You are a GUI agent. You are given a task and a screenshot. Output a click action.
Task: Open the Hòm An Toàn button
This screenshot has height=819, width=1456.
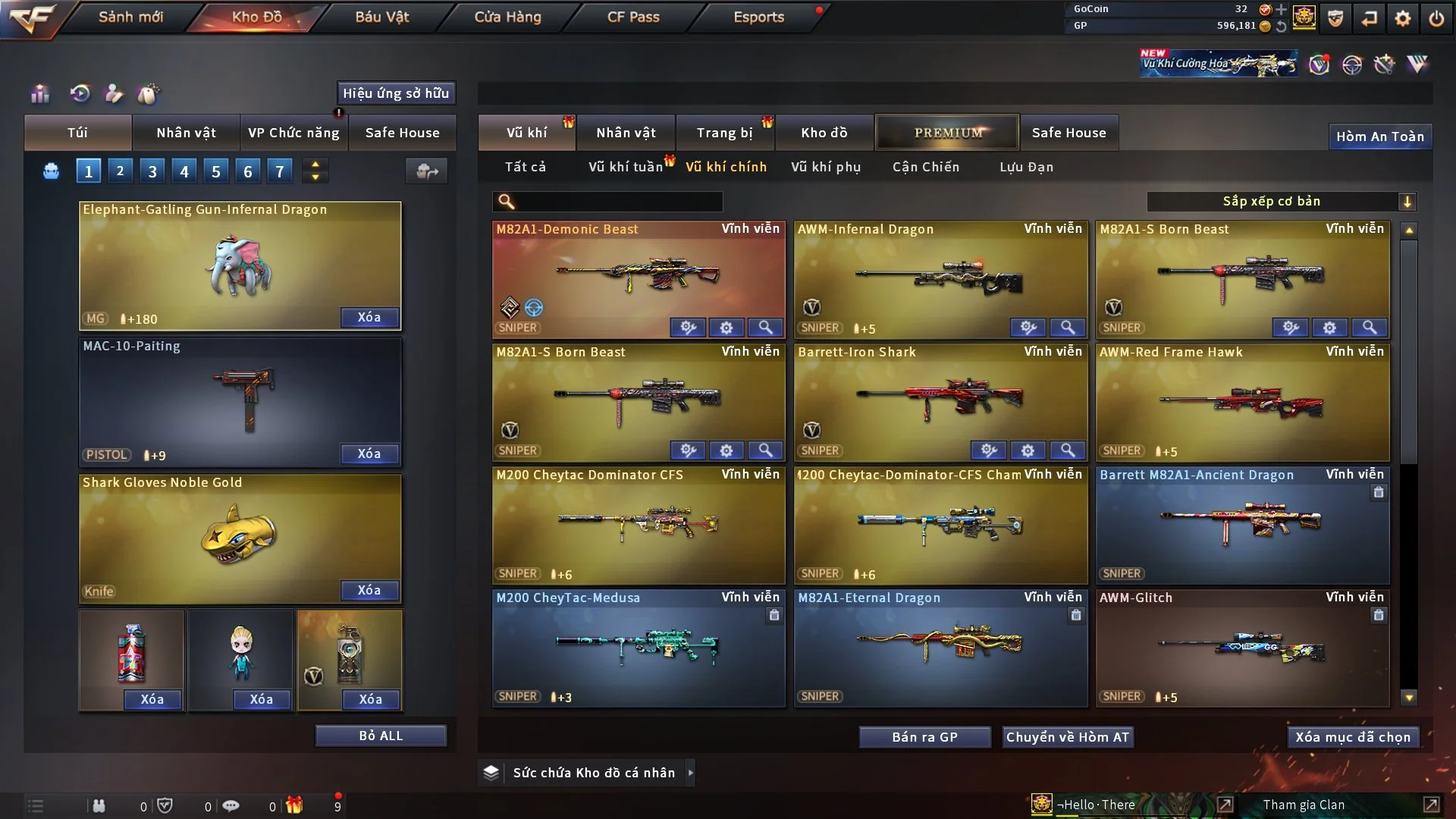point(1379,136)
